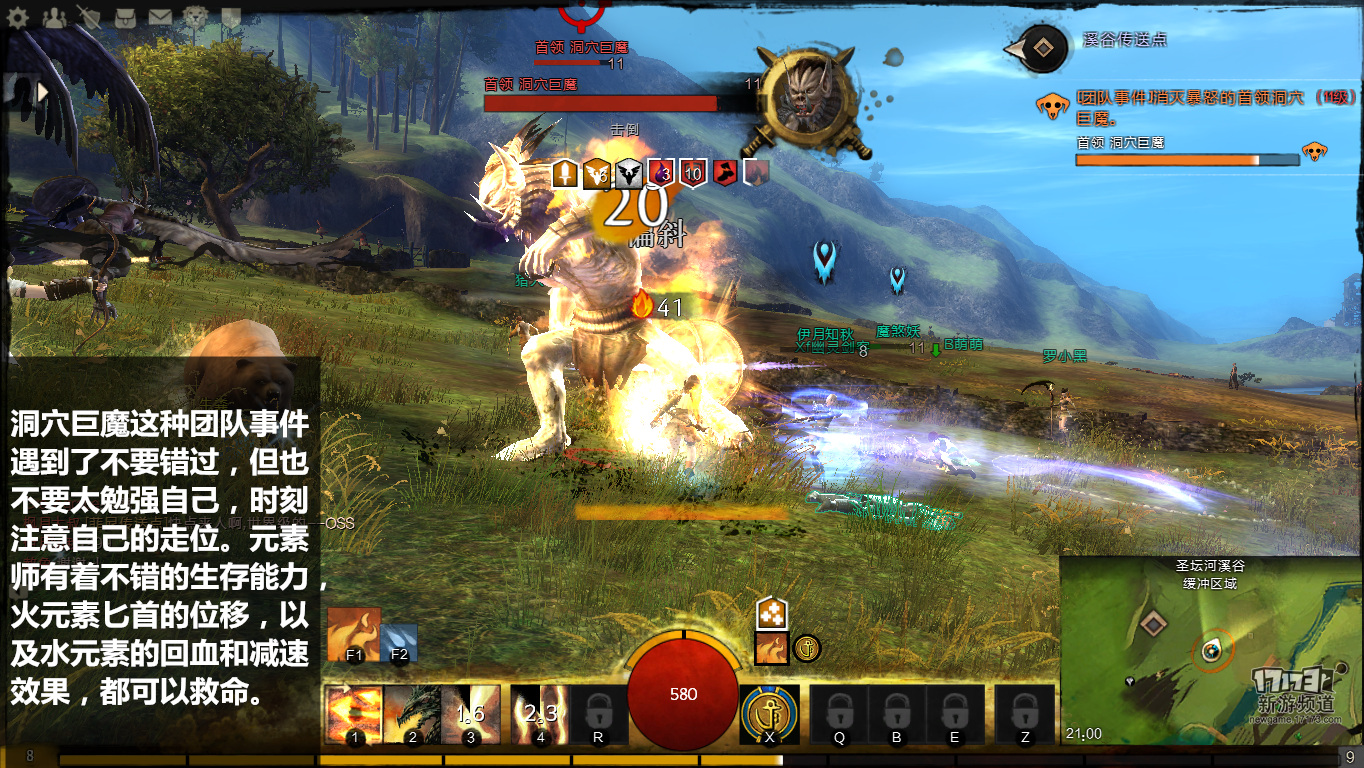Open the guild shield banner icon
The width and height of the screenshot is (1364, 768).
[x=231, y=17]
